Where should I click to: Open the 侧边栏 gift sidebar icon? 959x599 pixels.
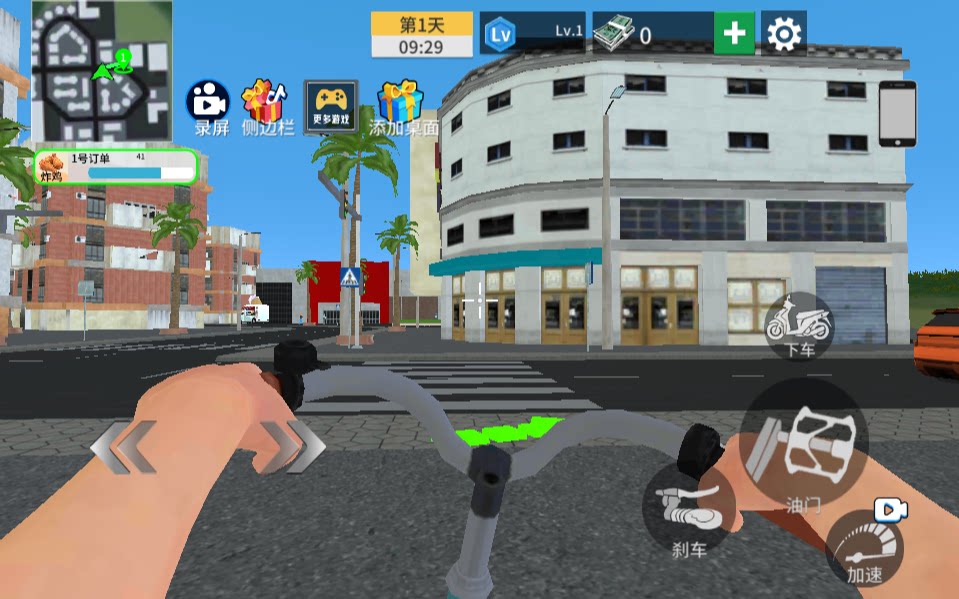click(x=266, y=105)
